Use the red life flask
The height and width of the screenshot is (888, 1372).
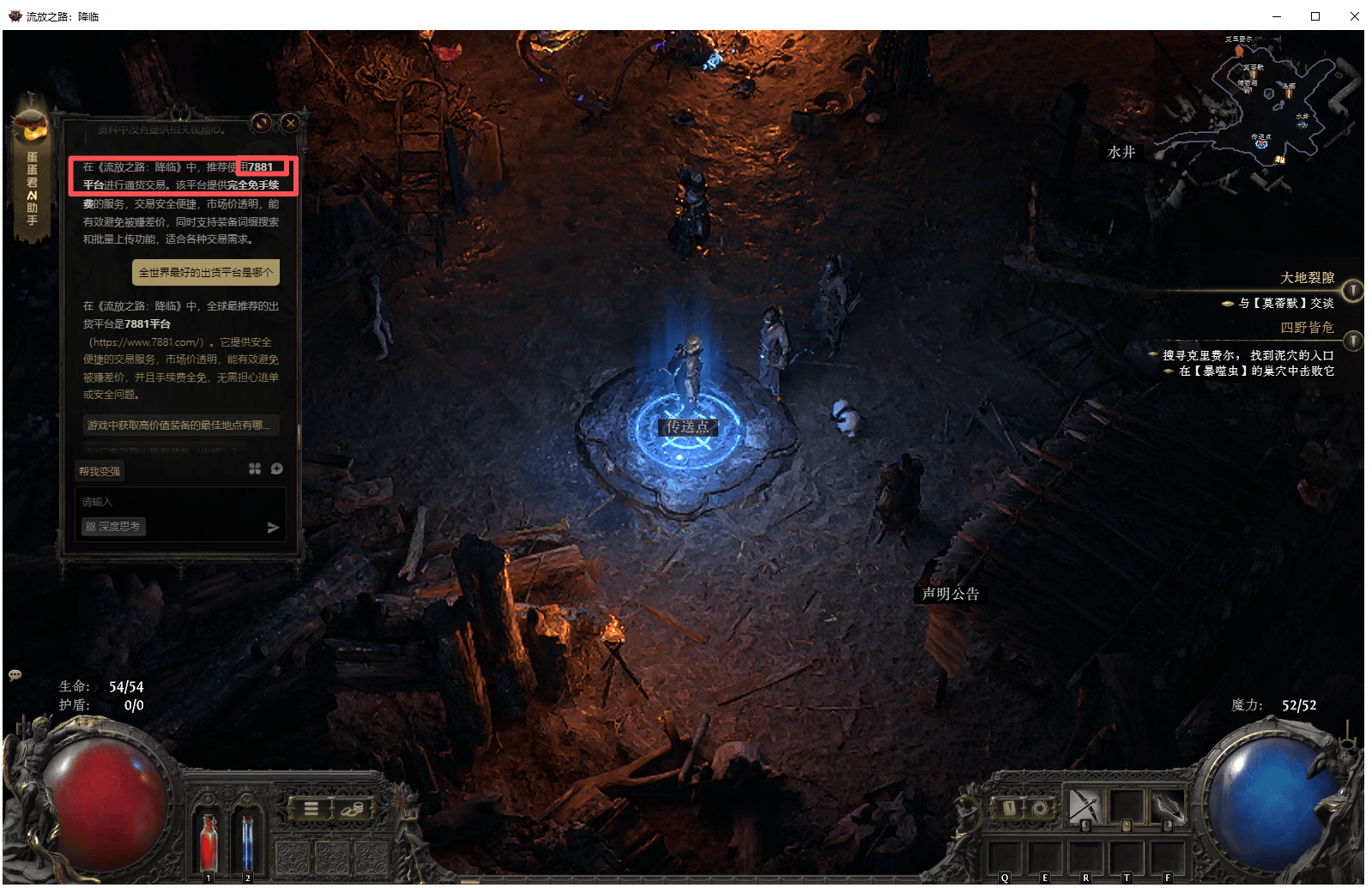tap(208, 843)
